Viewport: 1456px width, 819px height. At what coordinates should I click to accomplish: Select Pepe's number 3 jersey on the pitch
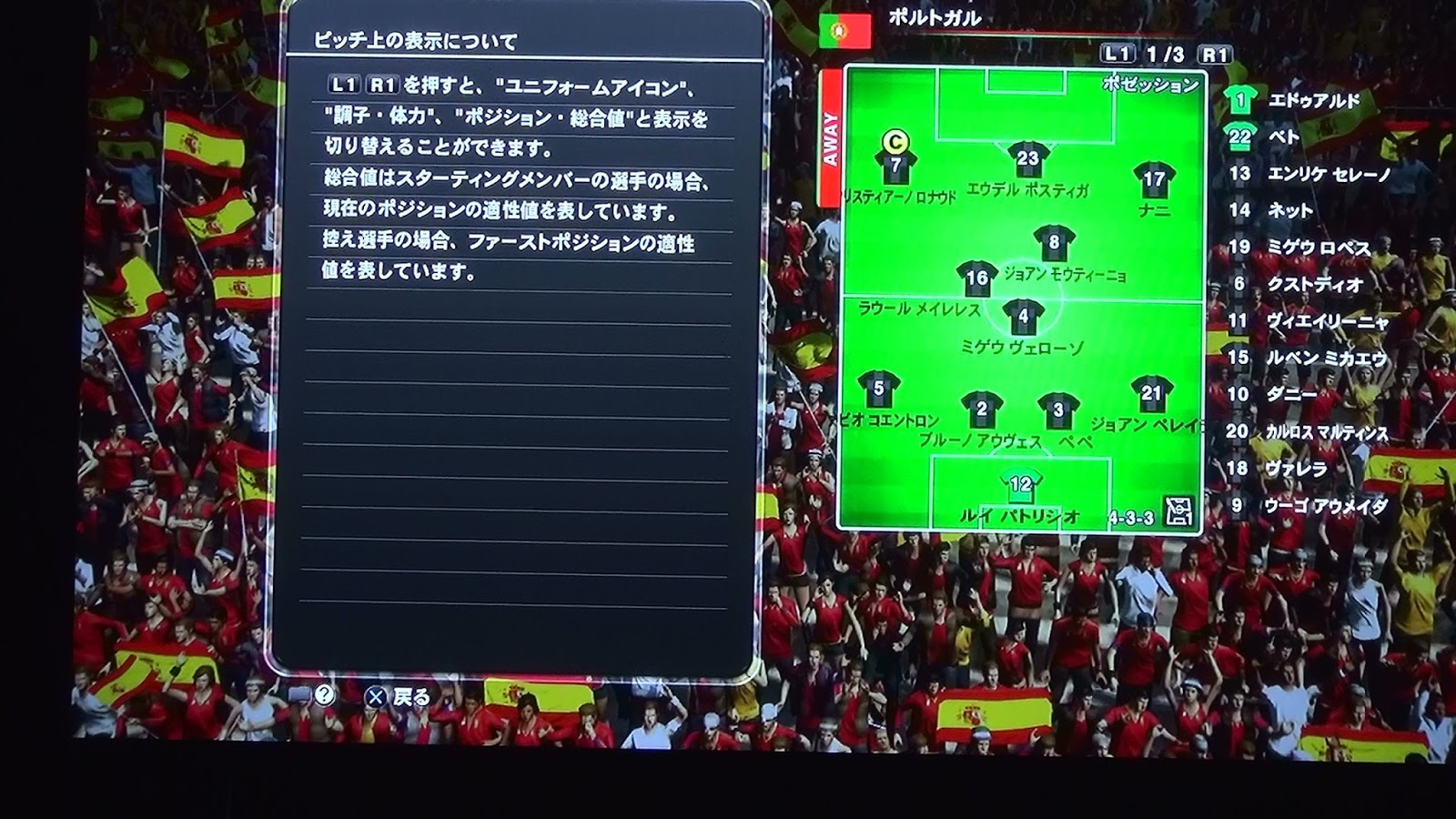(1058, 409)
